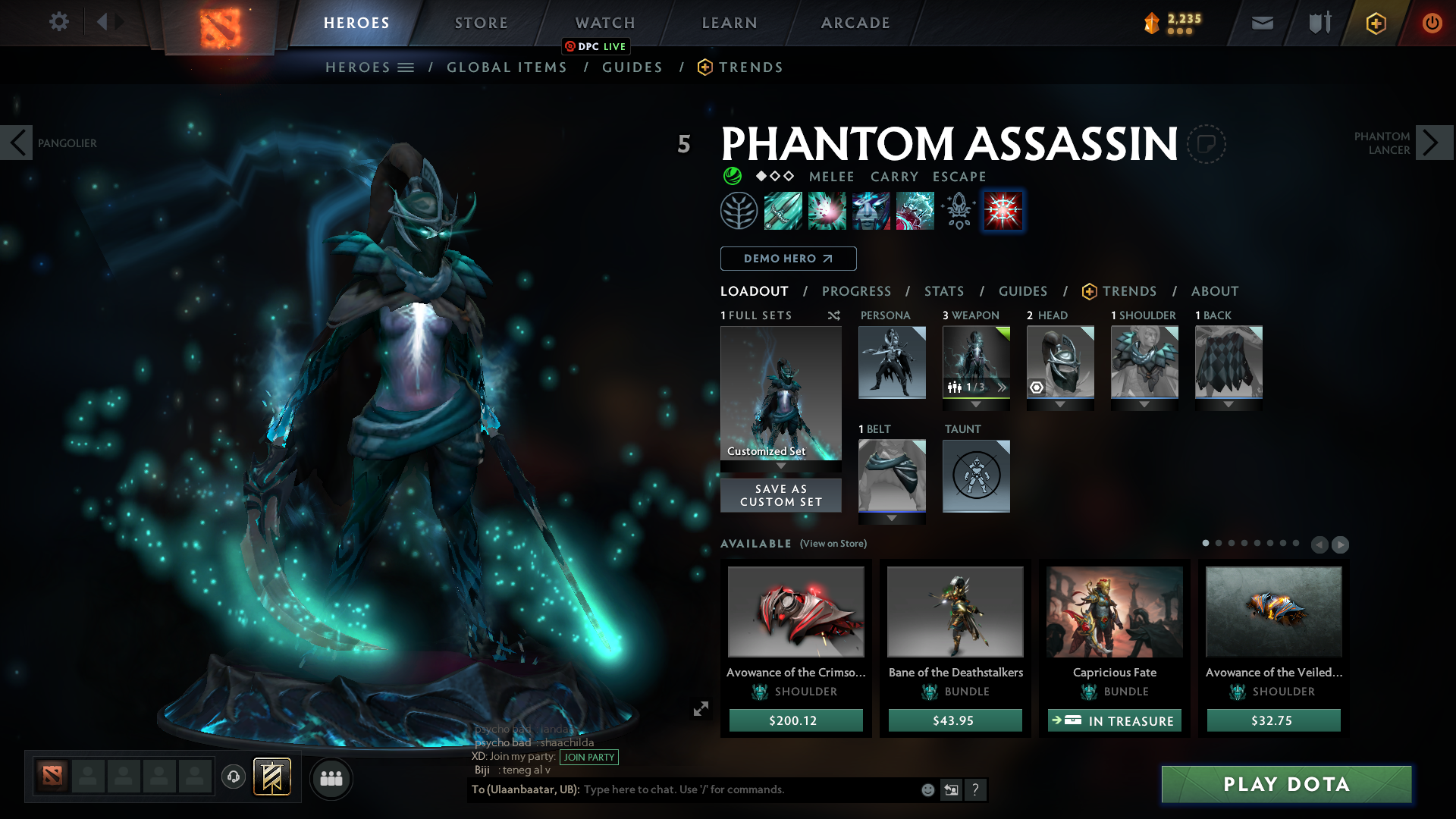Expand hero preview with fullscreen arrows icon
The image size is (1456, 819).
click(x=701, y=709)
